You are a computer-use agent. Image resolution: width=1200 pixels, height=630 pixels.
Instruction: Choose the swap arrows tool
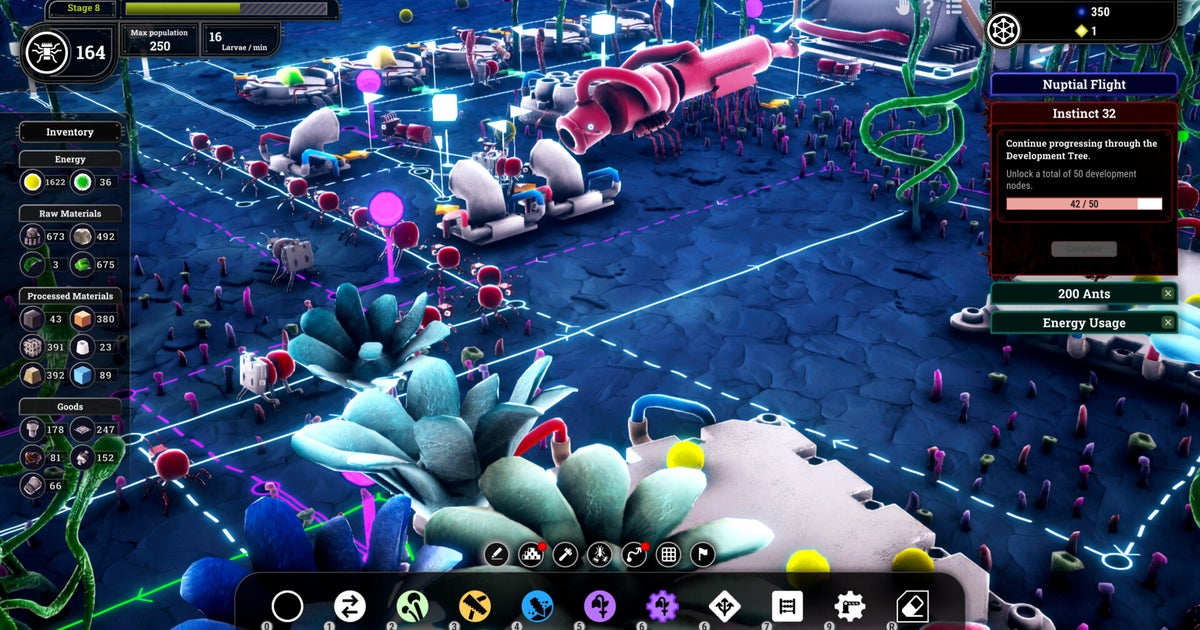(x=349, y=606)
